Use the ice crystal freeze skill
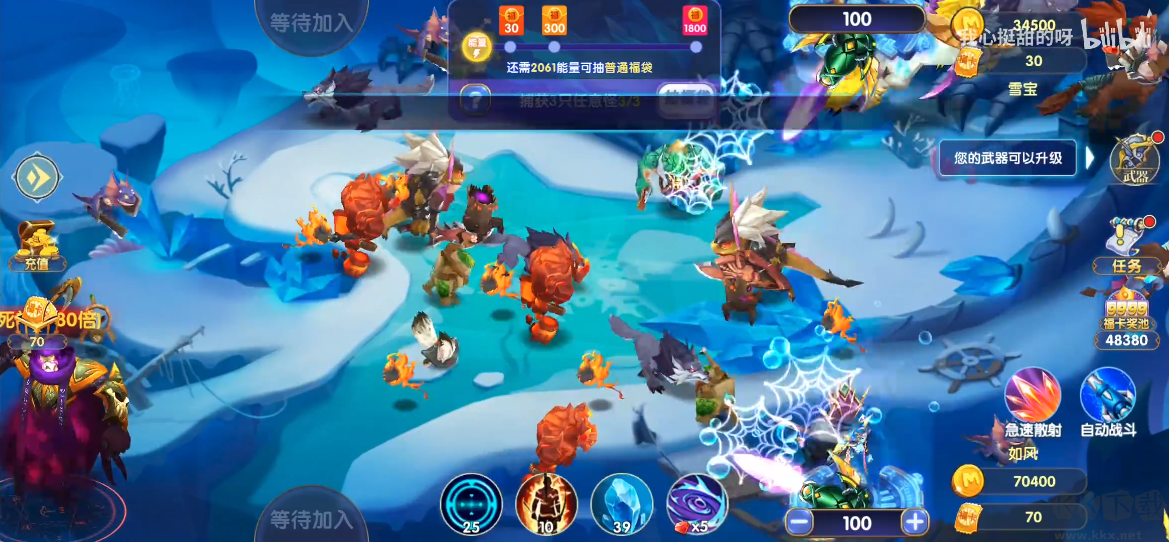 click(x=622, y=503)
